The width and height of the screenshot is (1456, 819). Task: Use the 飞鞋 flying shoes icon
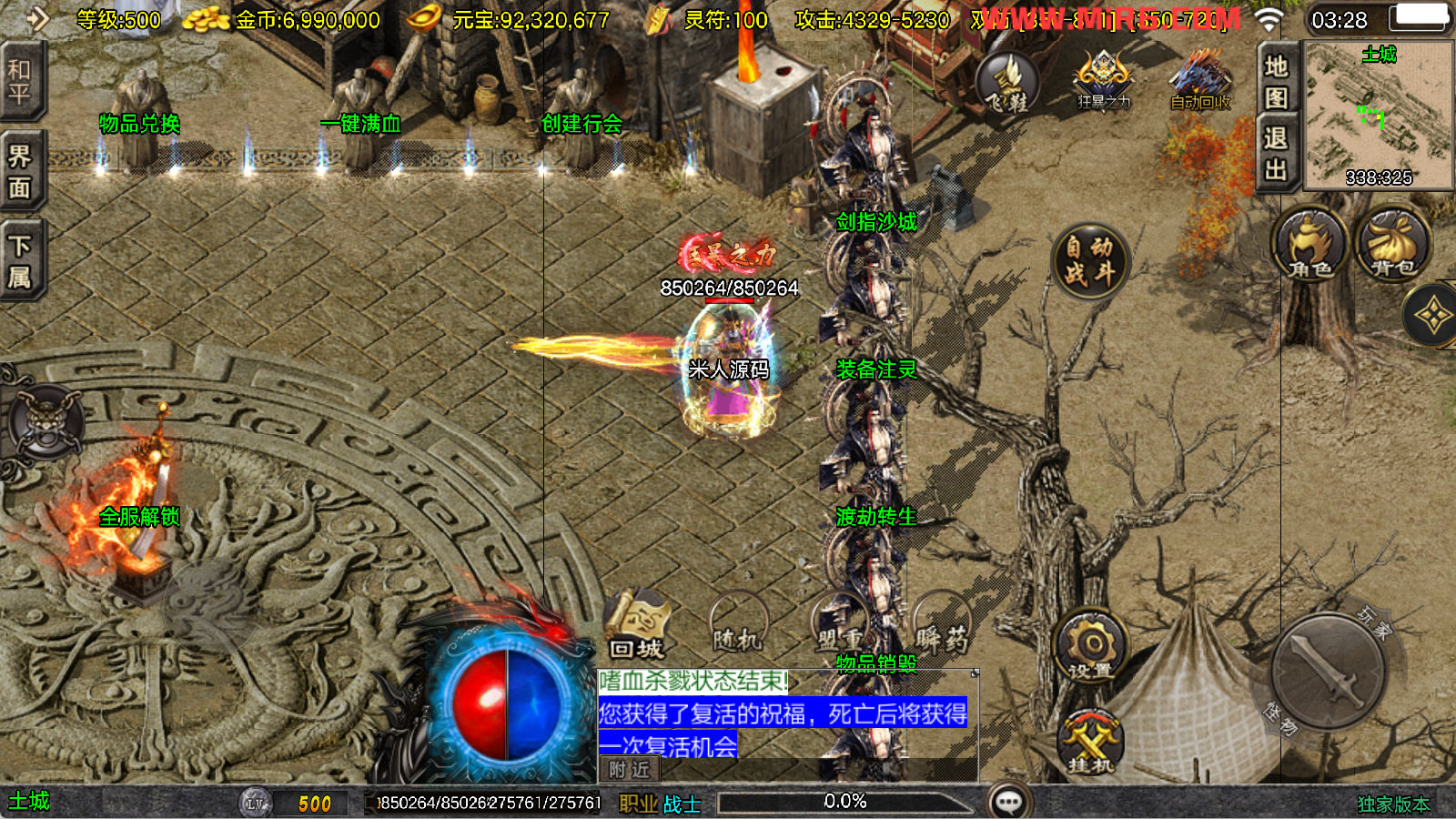[1007, 84]
